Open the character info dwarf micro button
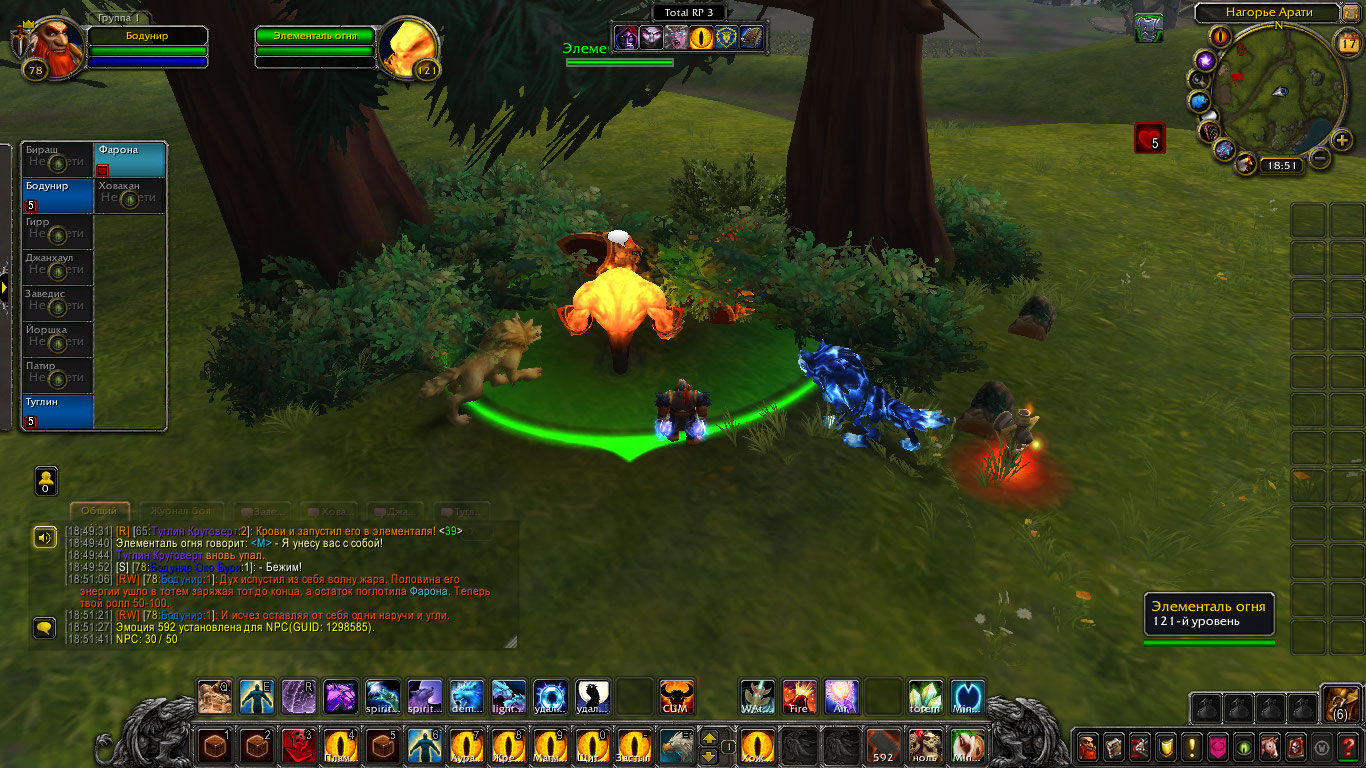 1088,746
